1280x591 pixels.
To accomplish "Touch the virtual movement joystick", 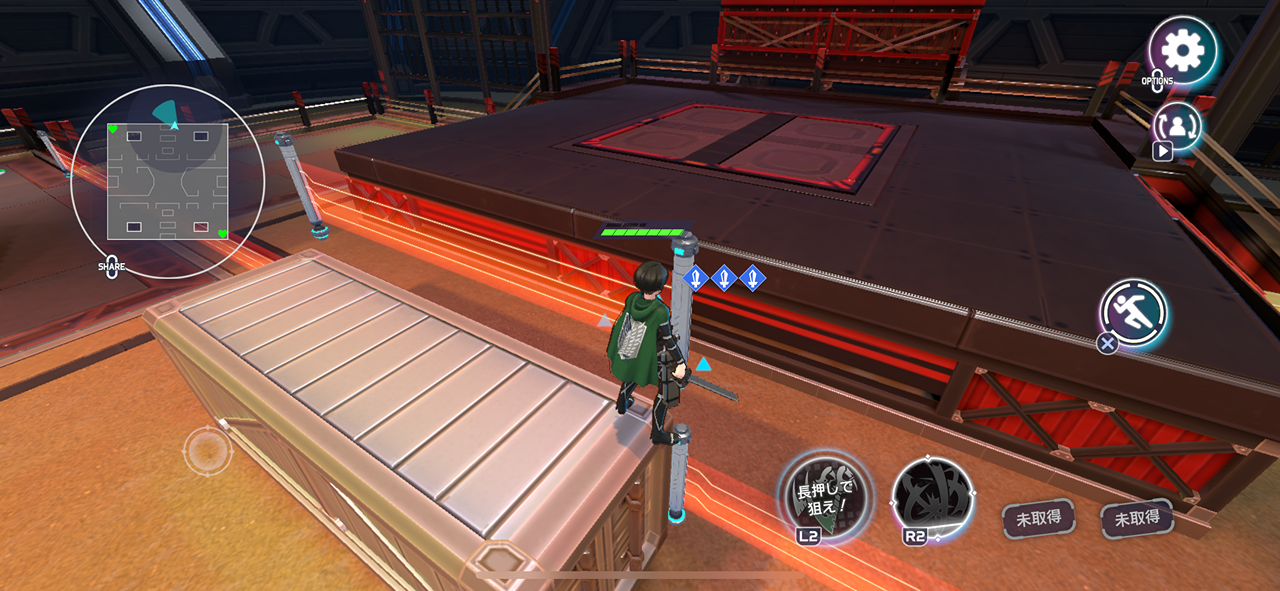I will coord(207,450).
